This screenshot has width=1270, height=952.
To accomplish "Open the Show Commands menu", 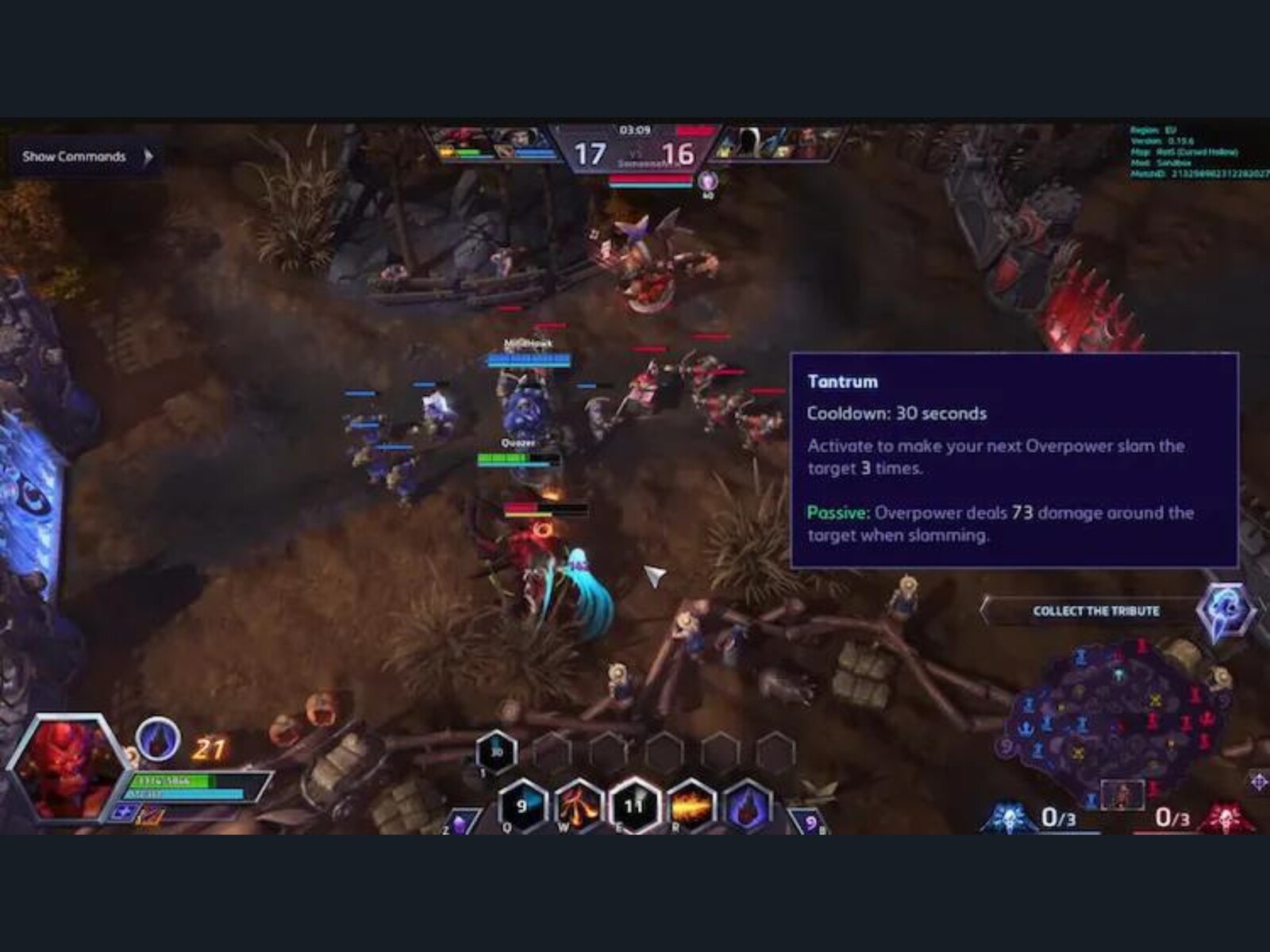I will pos(74,156).
